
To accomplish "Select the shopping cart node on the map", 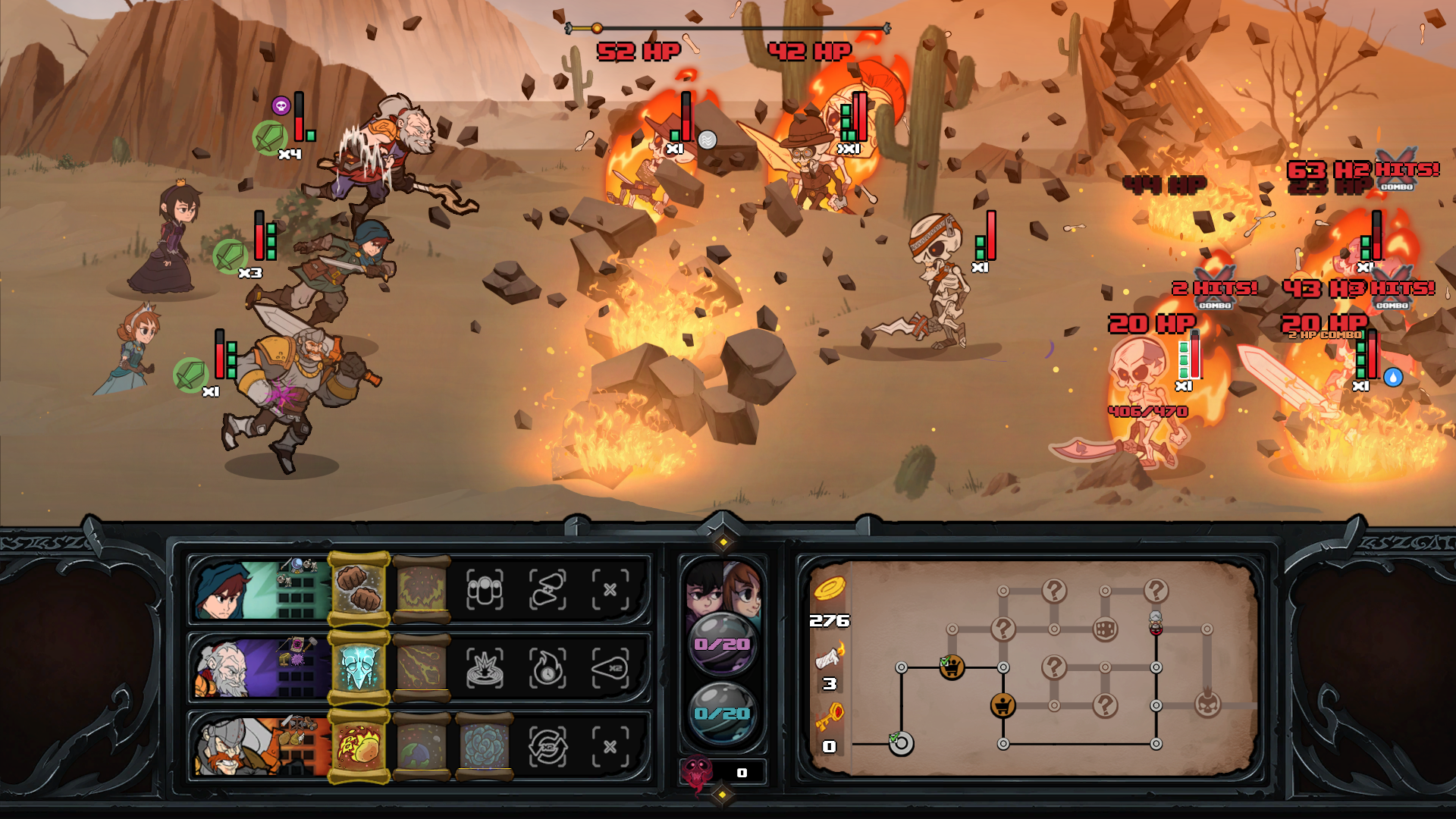I will [x=1003, y=706].
